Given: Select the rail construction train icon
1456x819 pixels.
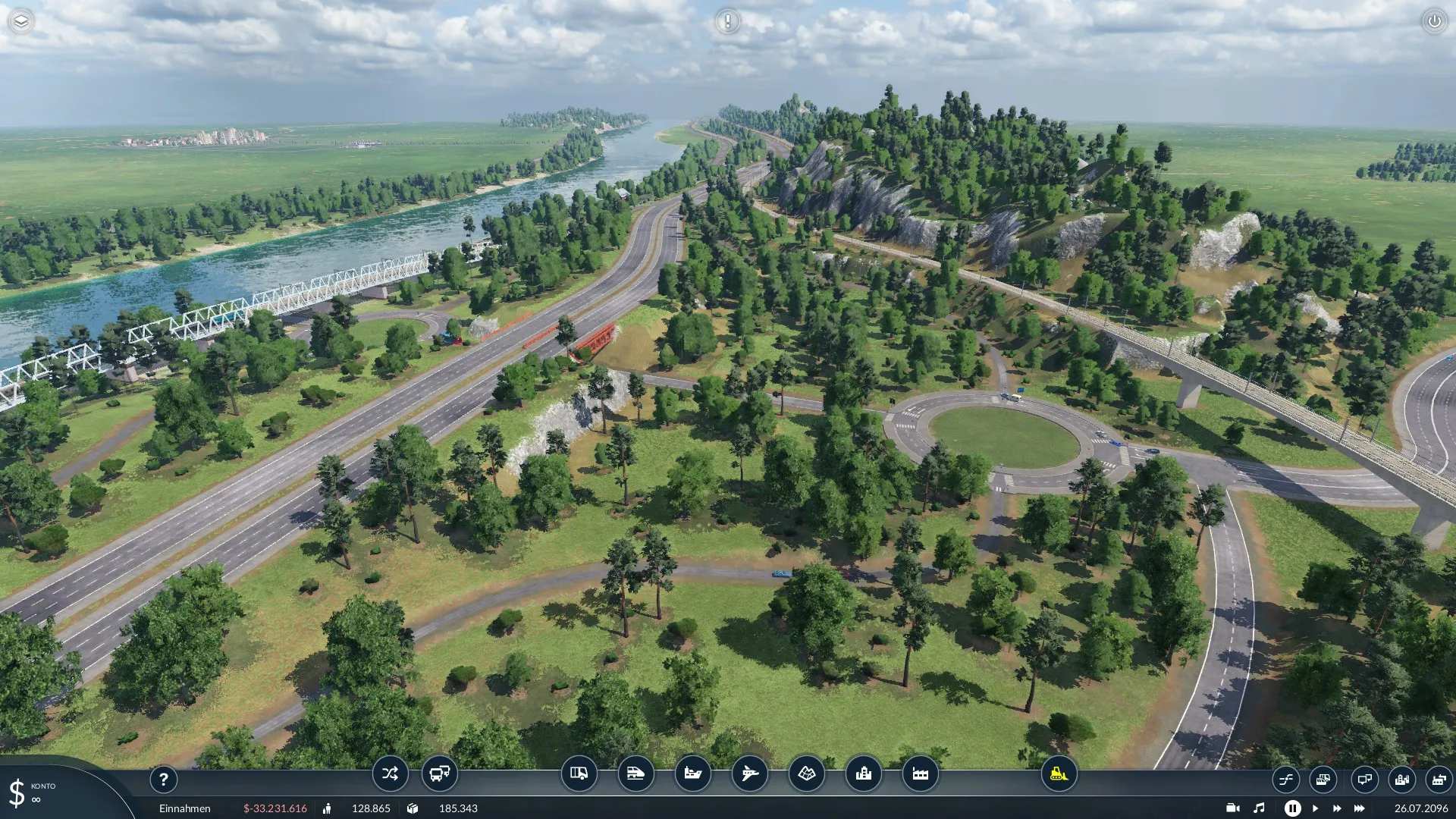Looking at the screenshot, I should pos(635,774).
